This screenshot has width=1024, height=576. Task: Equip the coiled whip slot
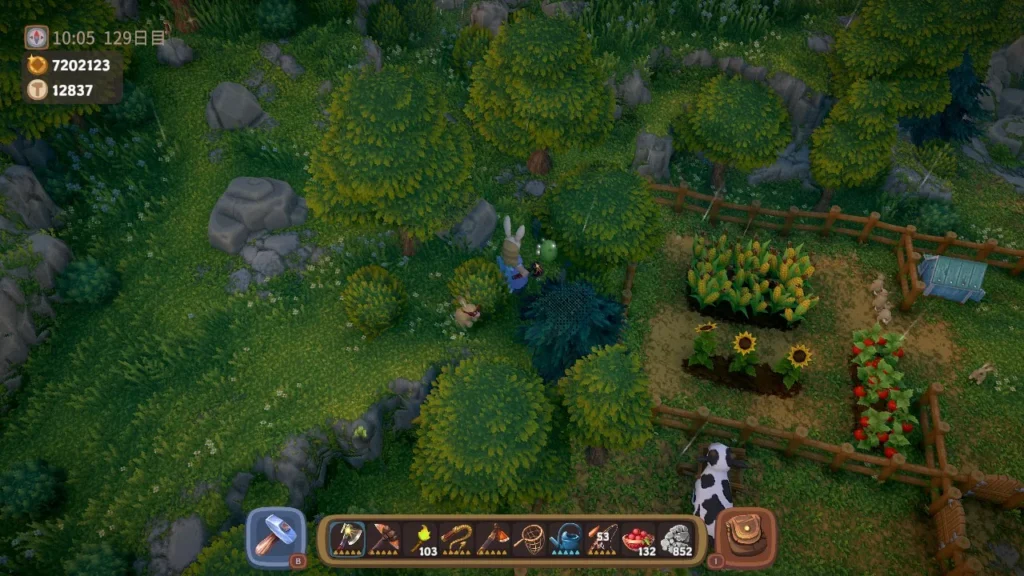tap(457, 539)
